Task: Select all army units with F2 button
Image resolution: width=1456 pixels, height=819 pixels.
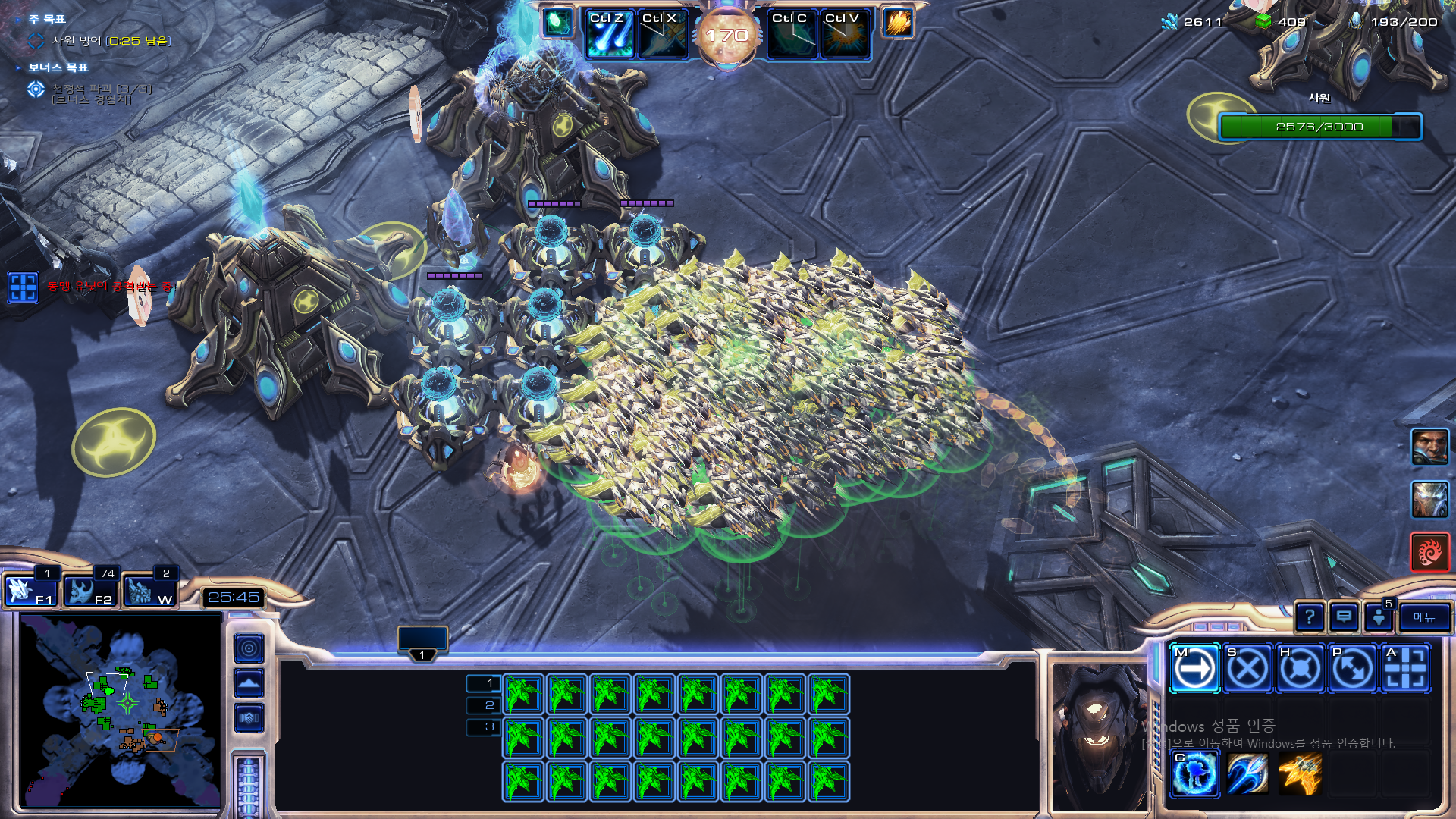Action: (89, 591)
